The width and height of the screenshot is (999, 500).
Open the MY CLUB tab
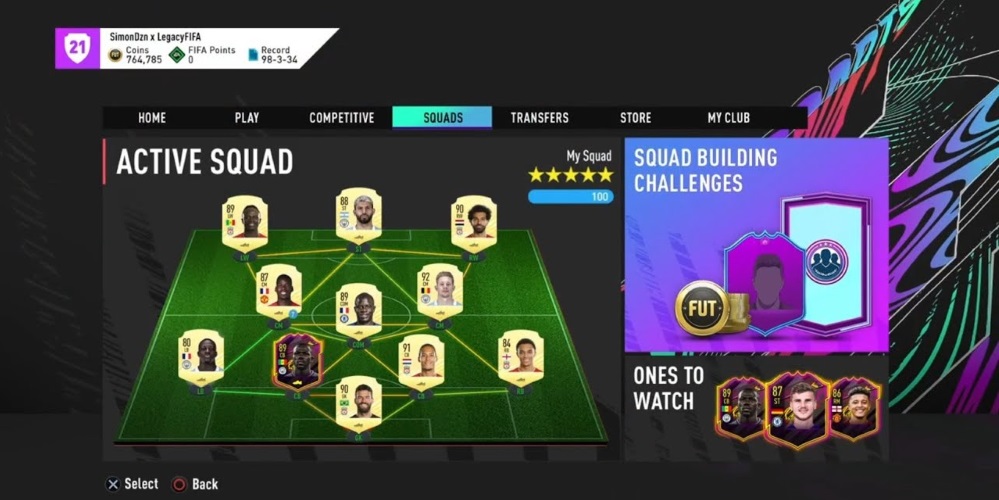[728, 118]
